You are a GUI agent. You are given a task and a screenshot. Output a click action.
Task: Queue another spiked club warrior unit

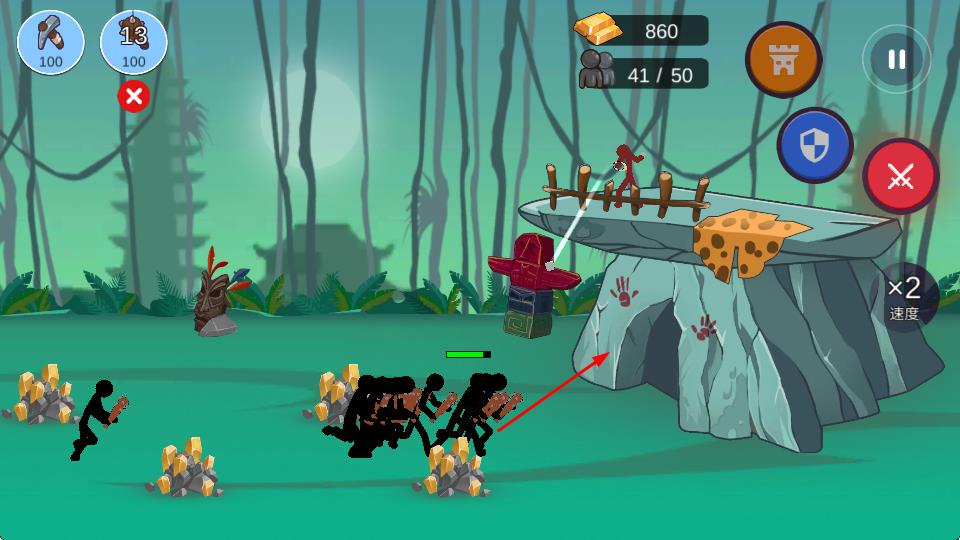133,42
